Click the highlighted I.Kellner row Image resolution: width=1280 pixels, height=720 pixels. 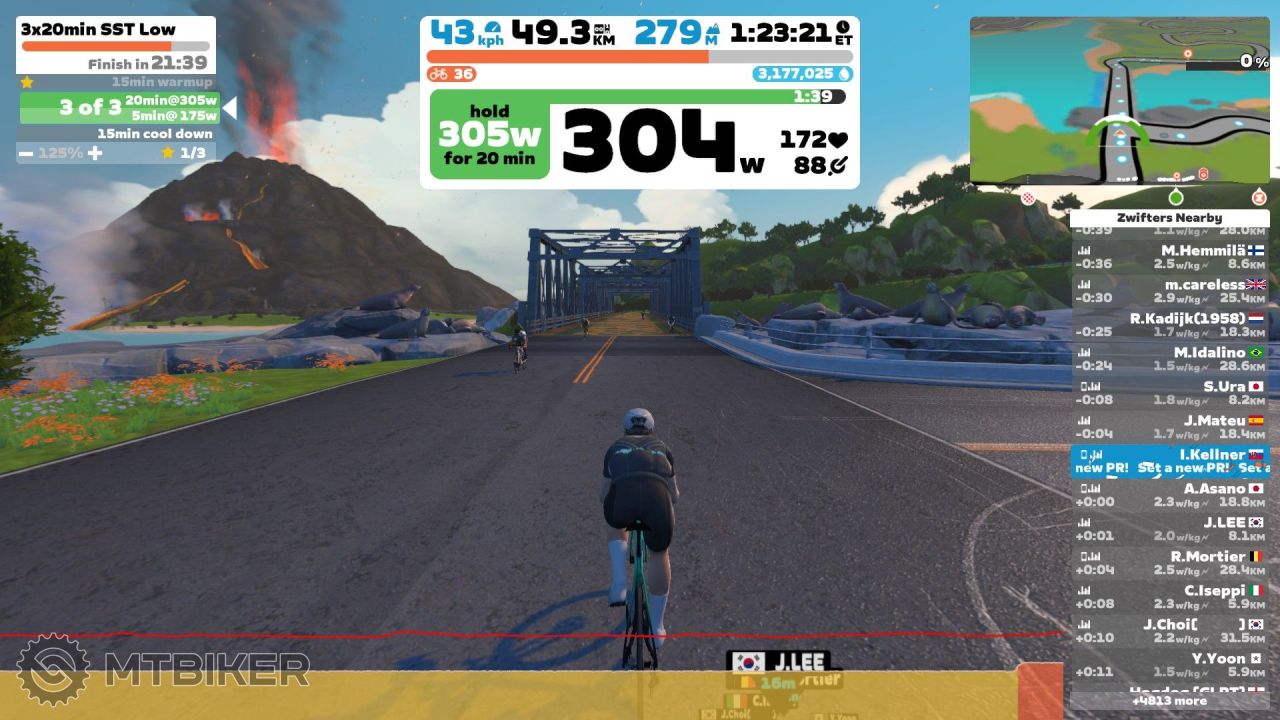(x=1170, y=461)
